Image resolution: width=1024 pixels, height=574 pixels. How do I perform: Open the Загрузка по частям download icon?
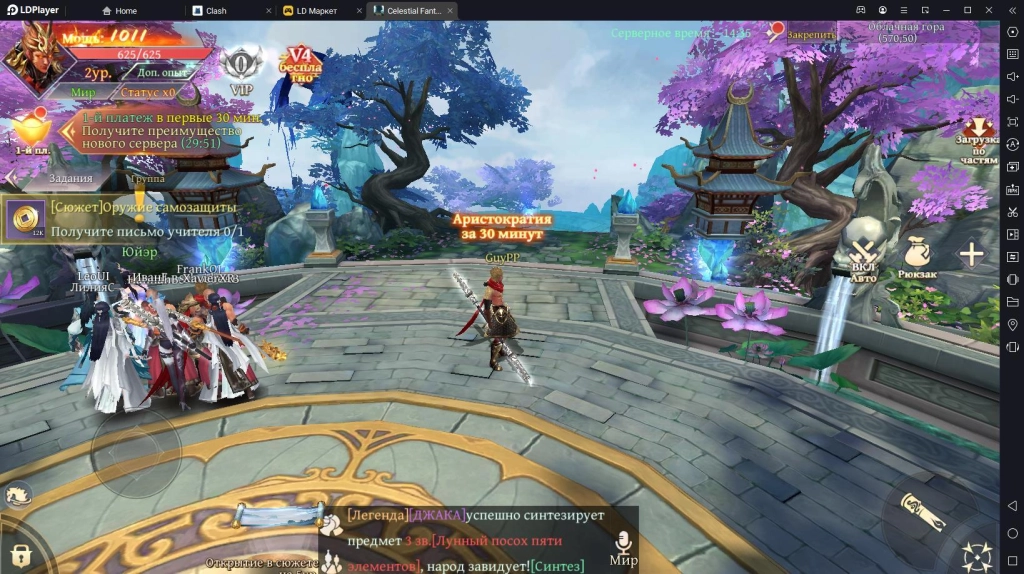pos(978,140)
